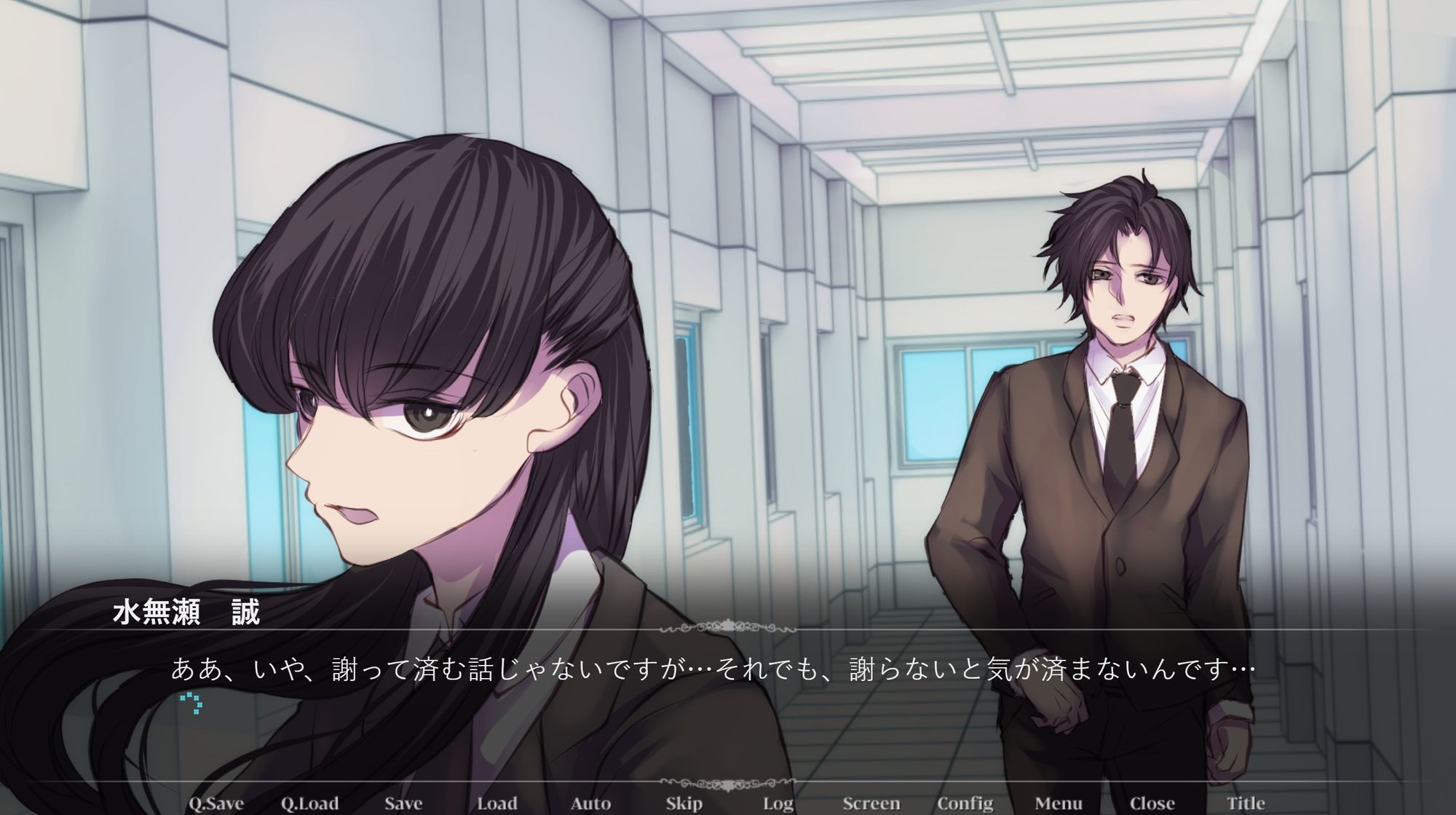Open the Menu option
The height and width of the screenshot is (815, 1456).
tap(1059, 804)
